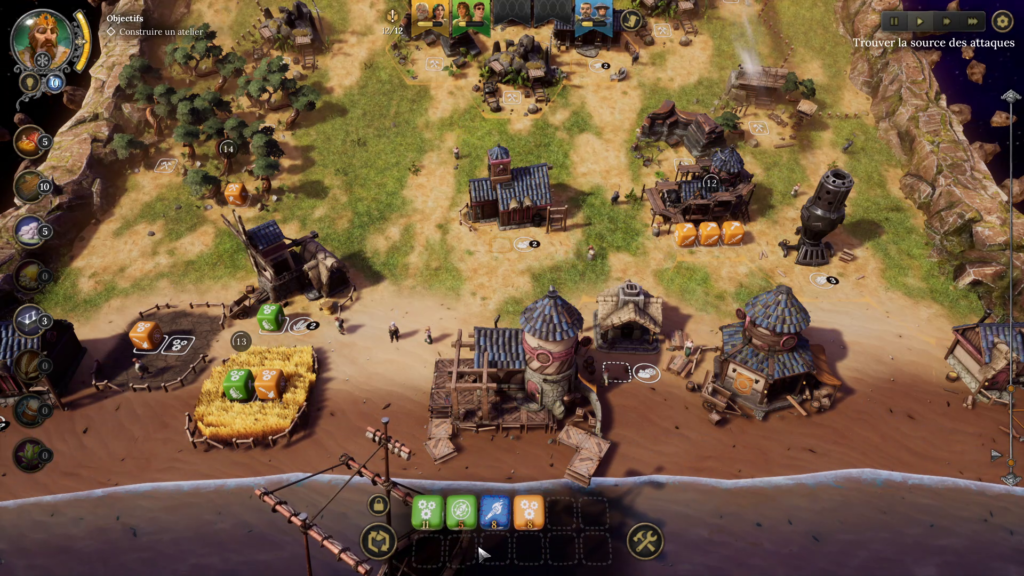
Task: Click the "Trouver la source des attaques" quest
Action: [x=933, y=43]
